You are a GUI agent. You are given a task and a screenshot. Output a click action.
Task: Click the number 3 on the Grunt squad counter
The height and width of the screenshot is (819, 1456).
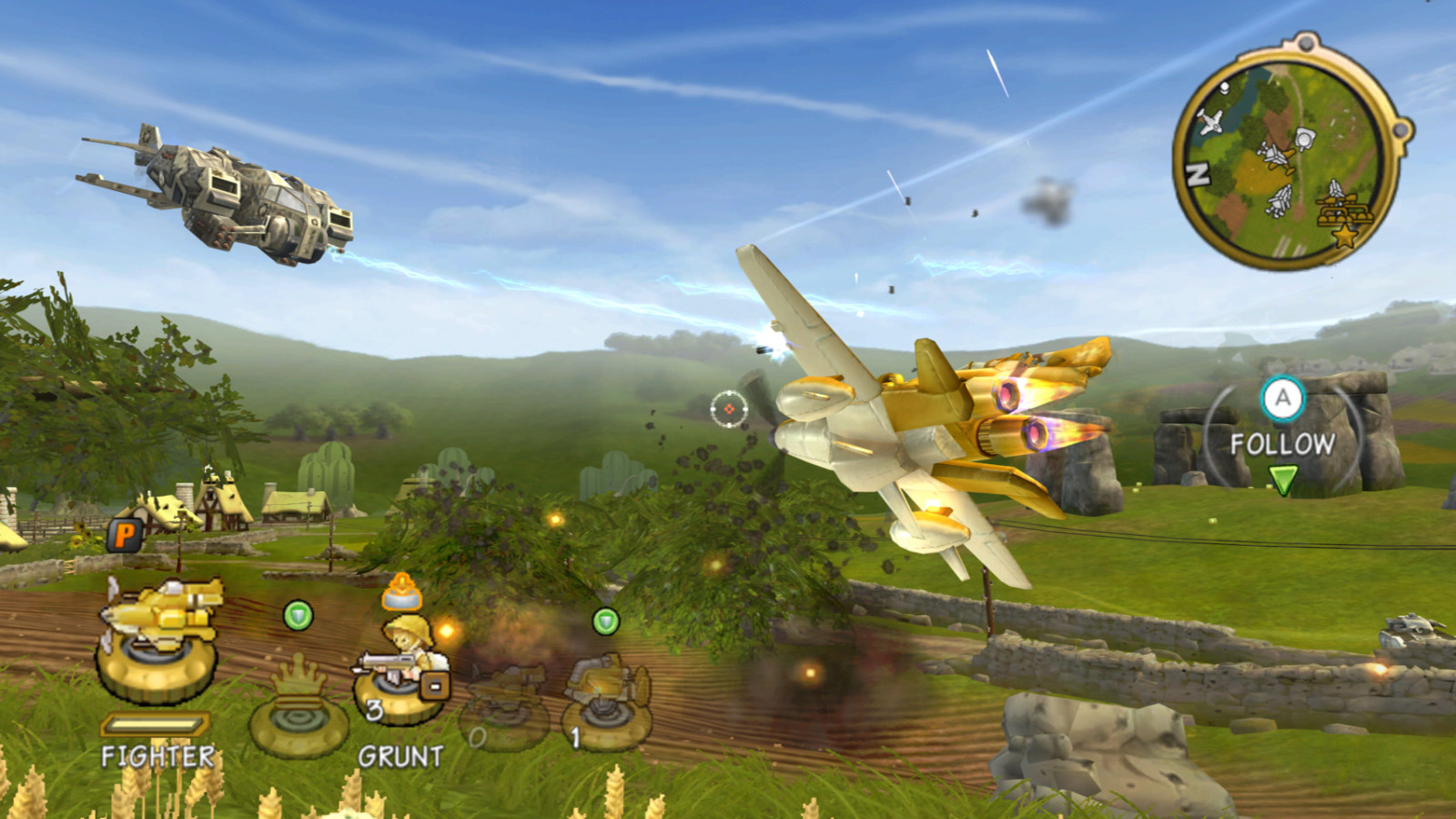point(374,709)
